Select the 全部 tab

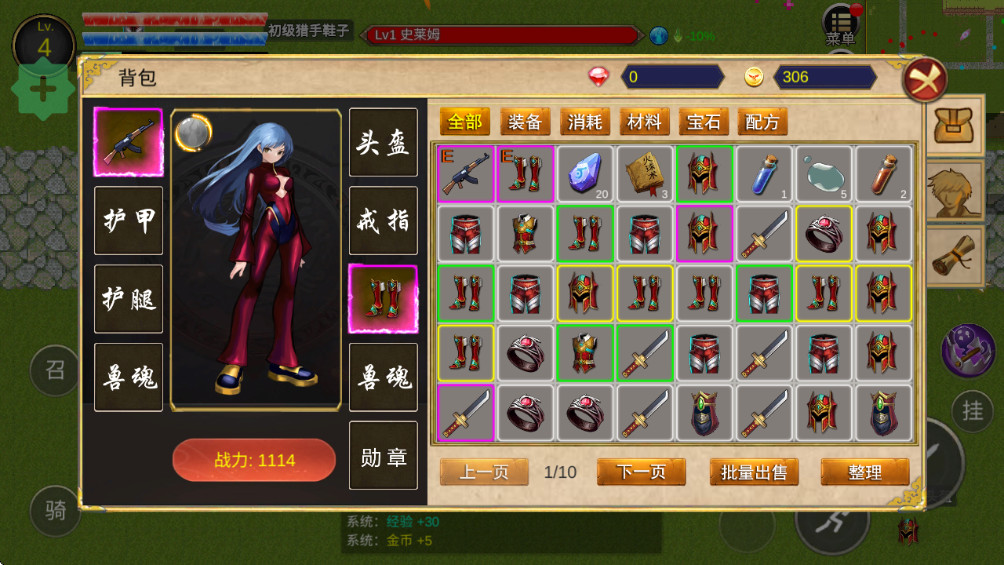(x=465, y=122)
